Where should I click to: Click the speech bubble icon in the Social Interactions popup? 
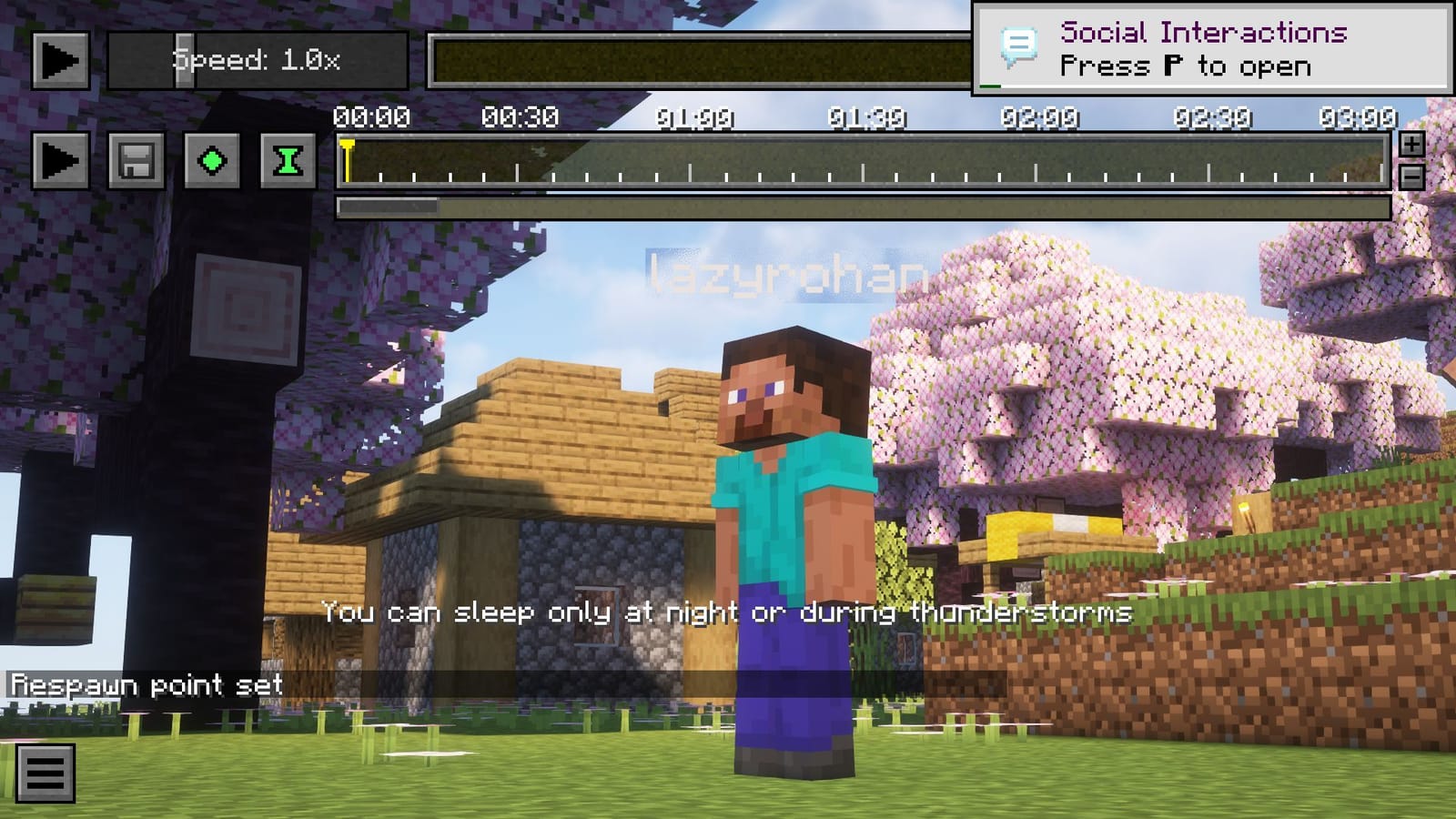[x=1018, y=41]
